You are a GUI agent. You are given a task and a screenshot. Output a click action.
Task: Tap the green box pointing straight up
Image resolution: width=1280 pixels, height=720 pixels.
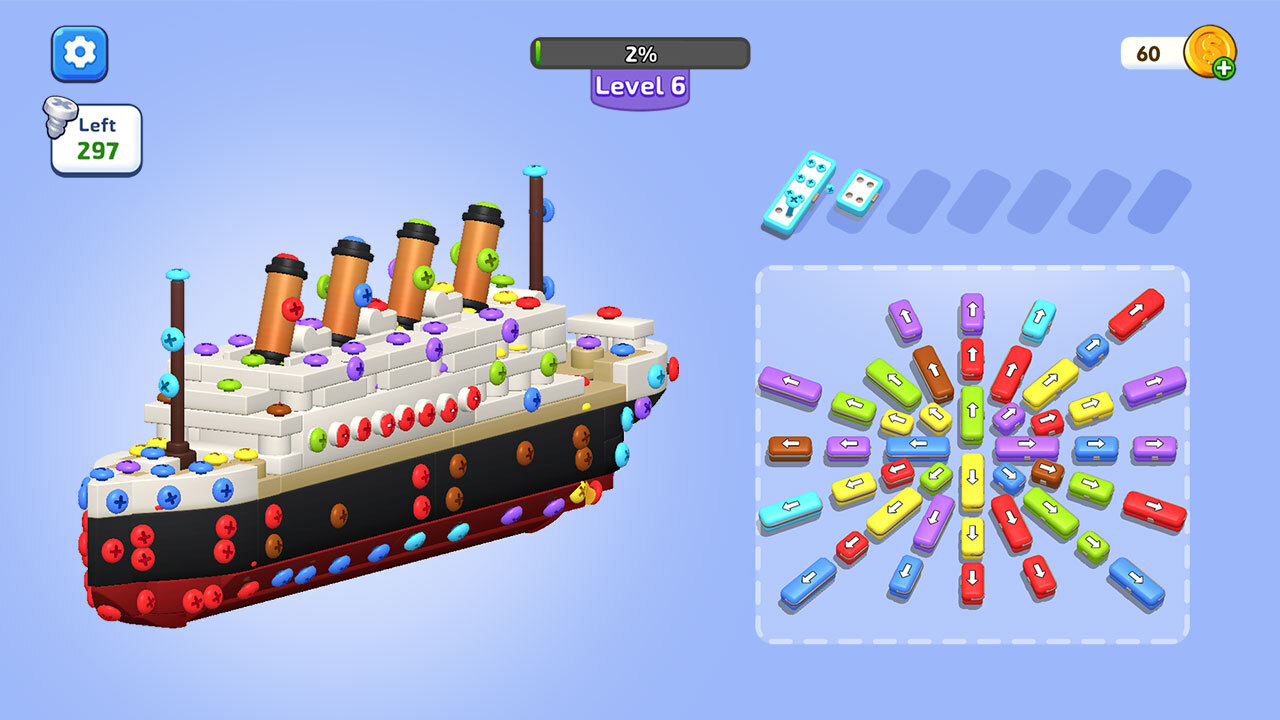pos(972,413)
